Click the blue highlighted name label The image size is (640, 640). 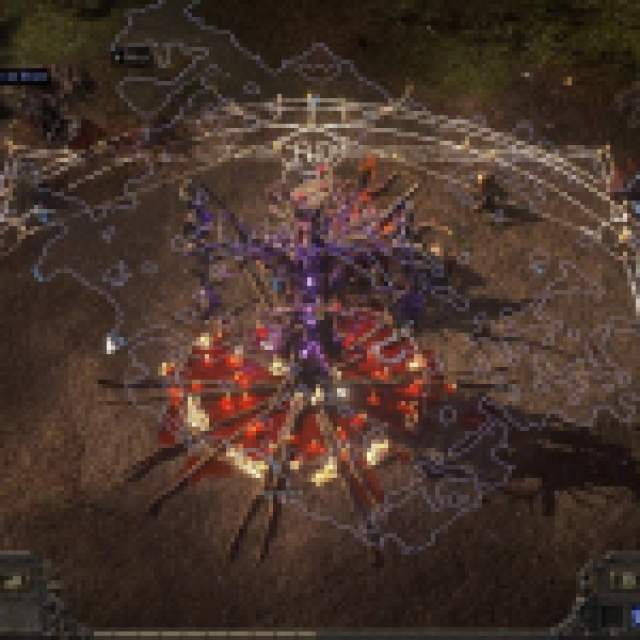pyautogui.click(x=22, y=75)
